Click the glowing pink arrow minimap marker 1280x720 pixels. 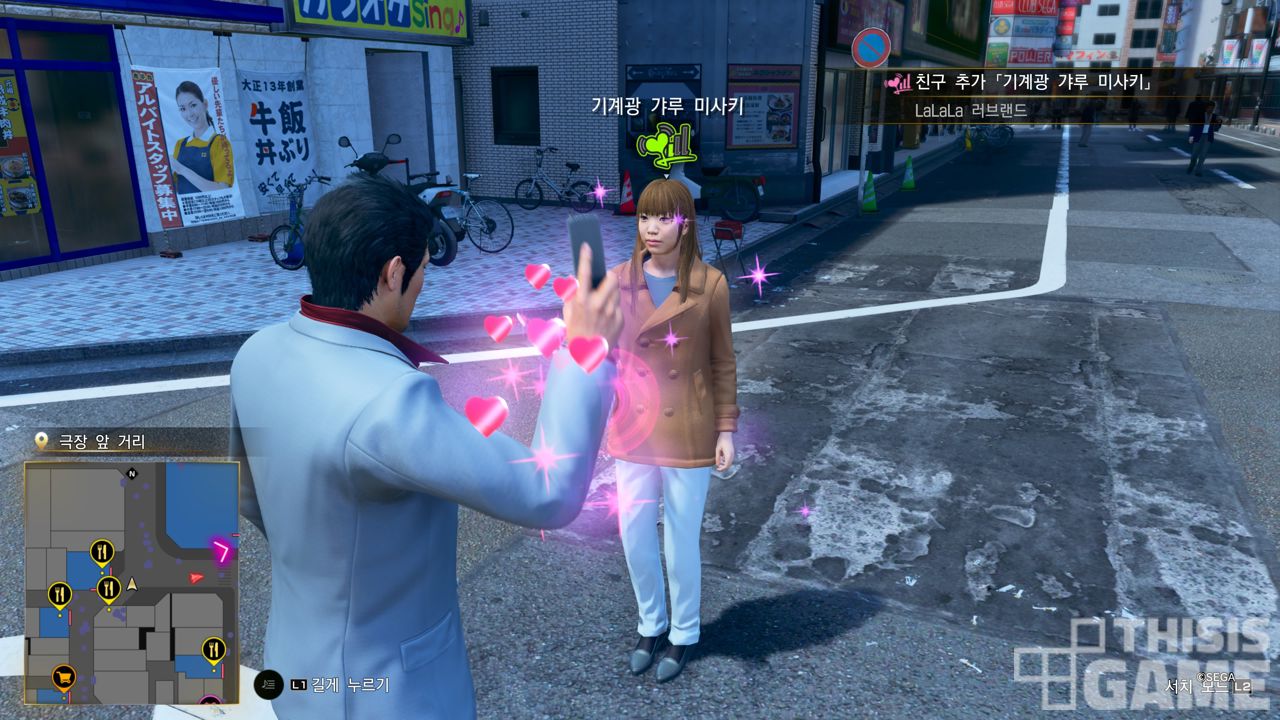tap(222, 548)
